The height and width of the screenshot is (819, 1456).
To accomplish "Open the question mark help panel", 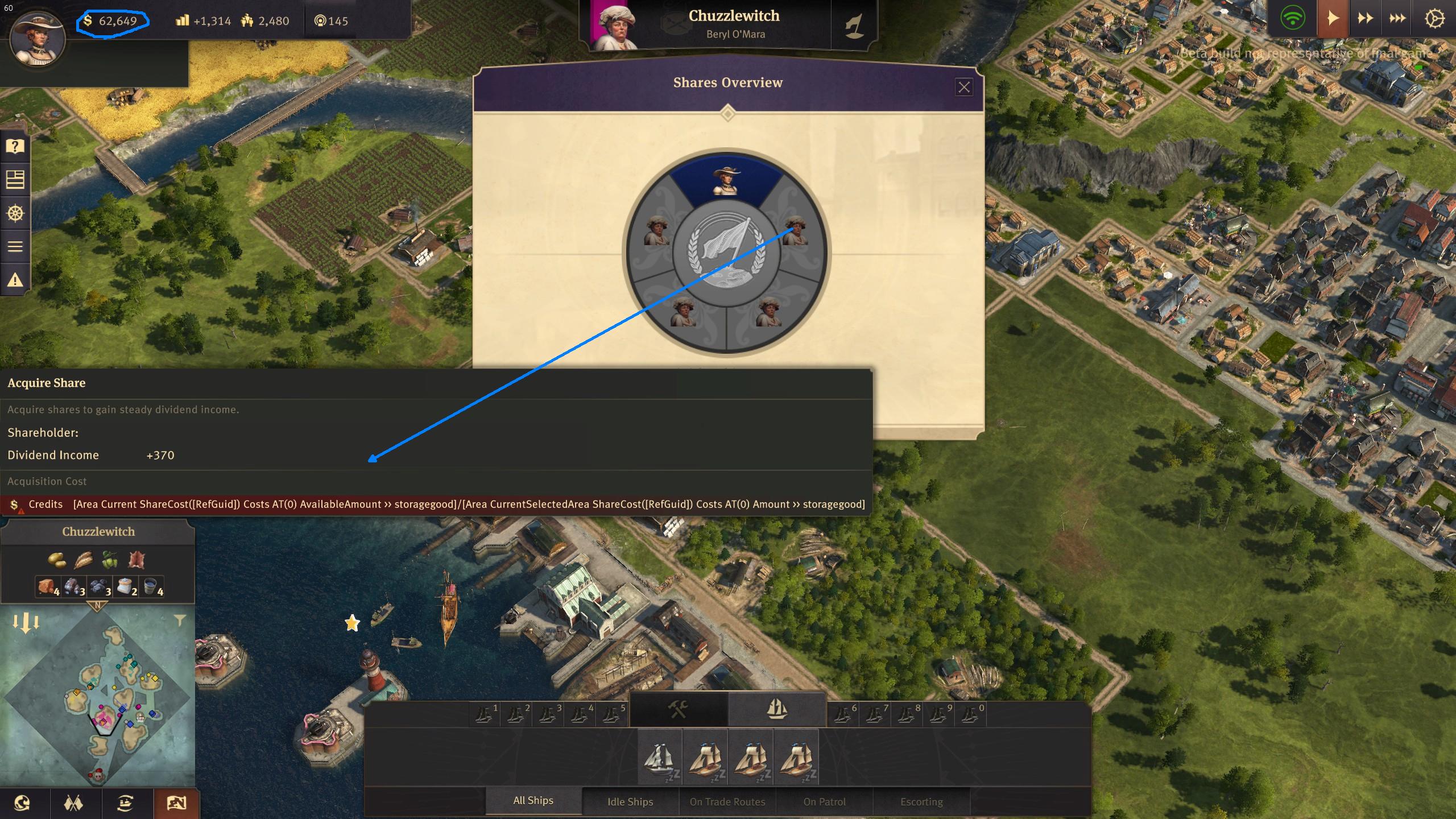I will pyautogui.click(x=15, y=147).
